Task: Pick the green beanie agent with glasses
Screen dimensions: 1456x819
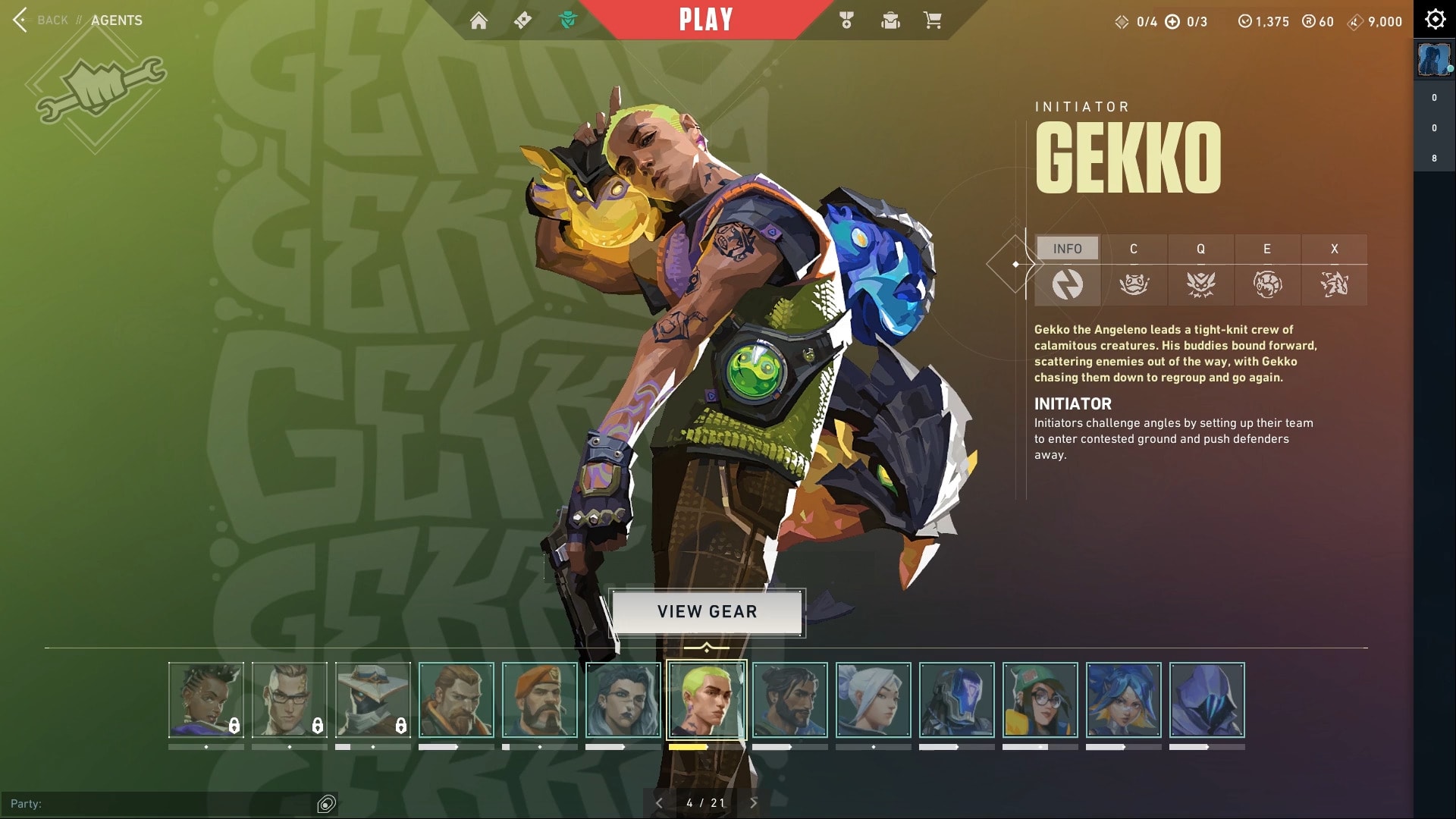Action: 1040,700
